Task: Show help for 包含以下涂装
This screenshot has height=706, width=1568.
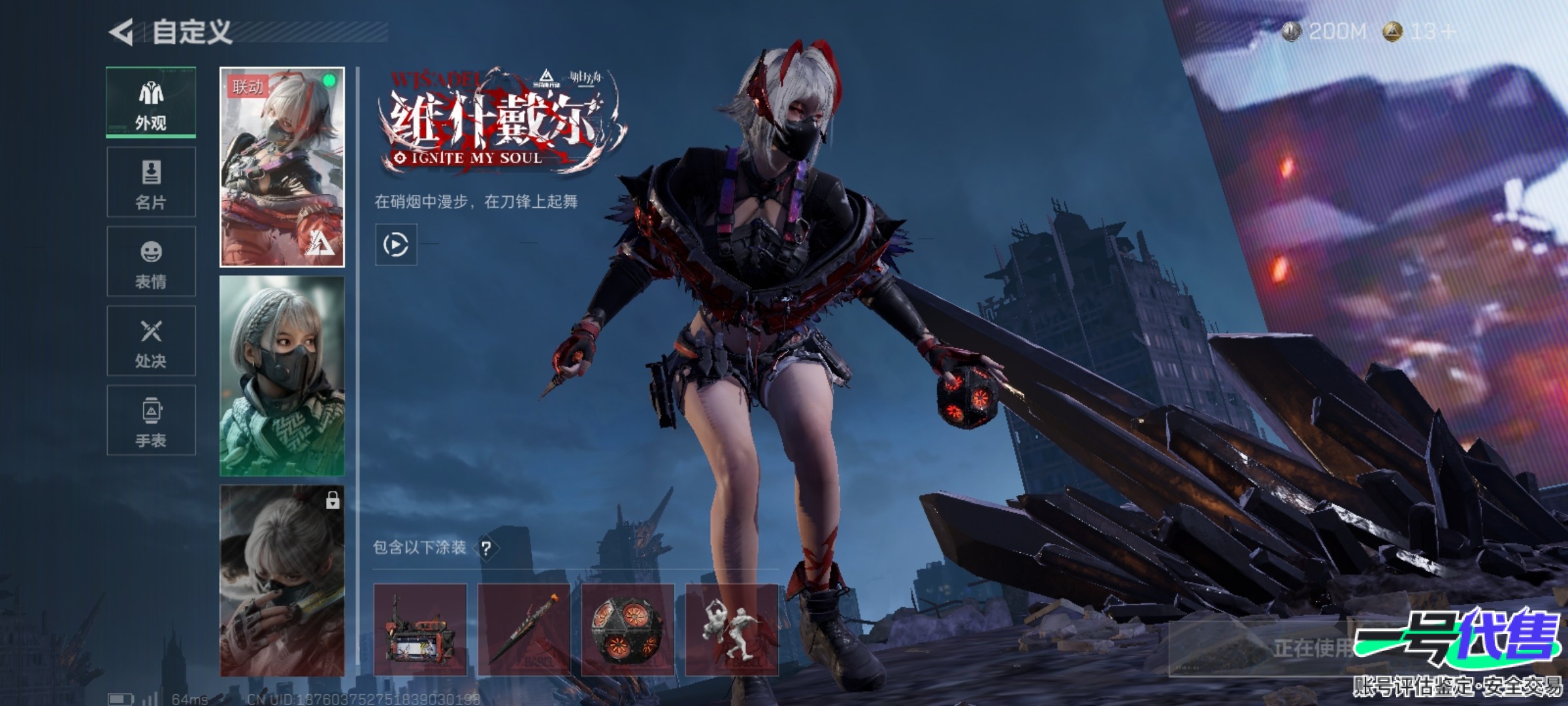Action: (x=486, y=548)
